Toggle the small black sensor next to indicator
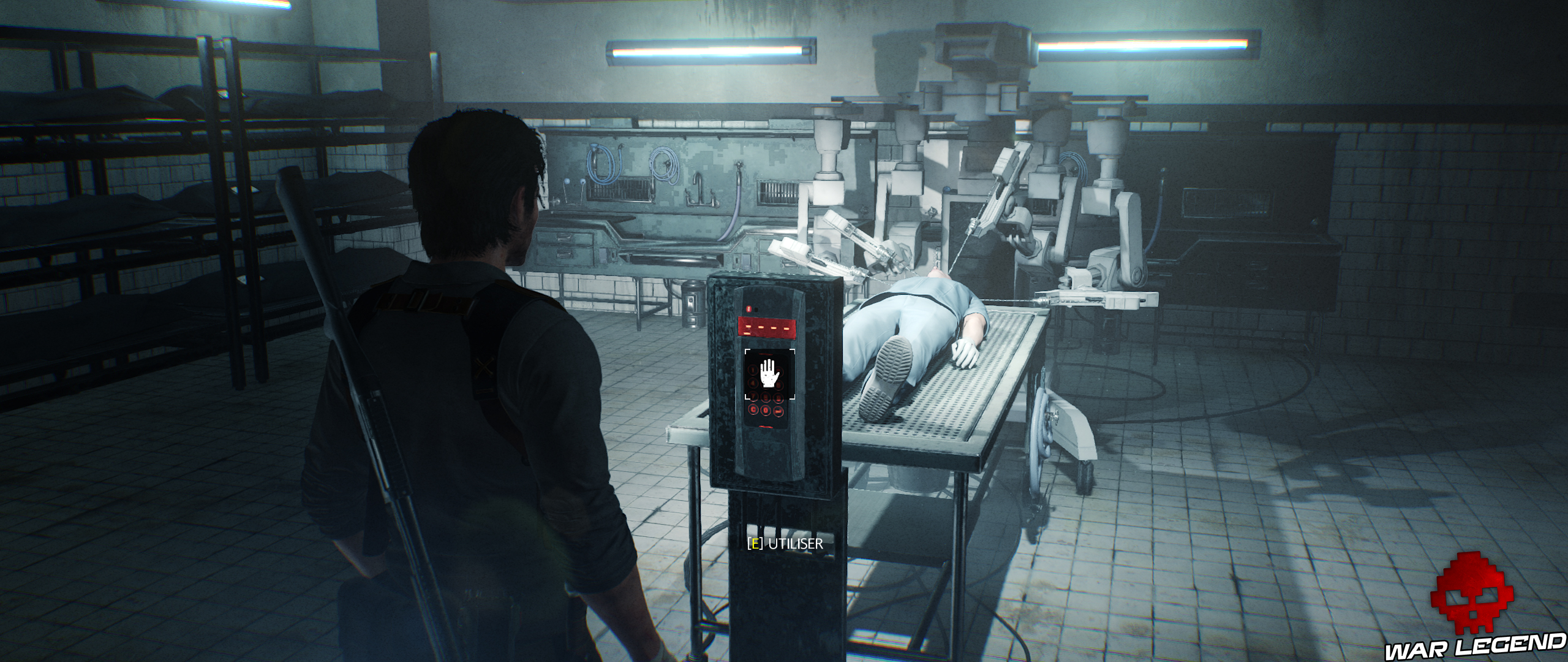Screen dimensions: 1568x662 (x=756, y=309)
